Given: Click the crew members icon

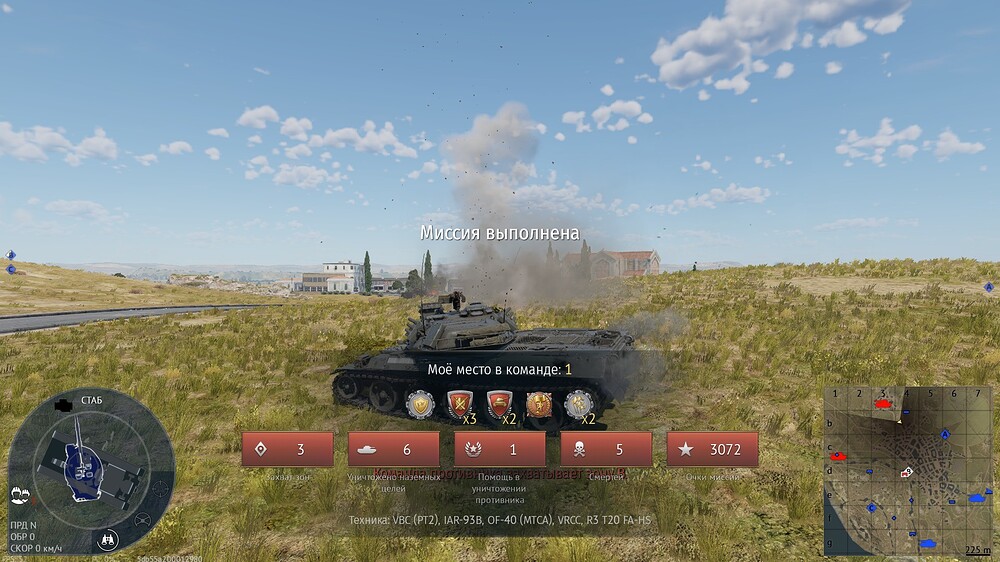Looking at the screenshot, I should tap(19, 493).
